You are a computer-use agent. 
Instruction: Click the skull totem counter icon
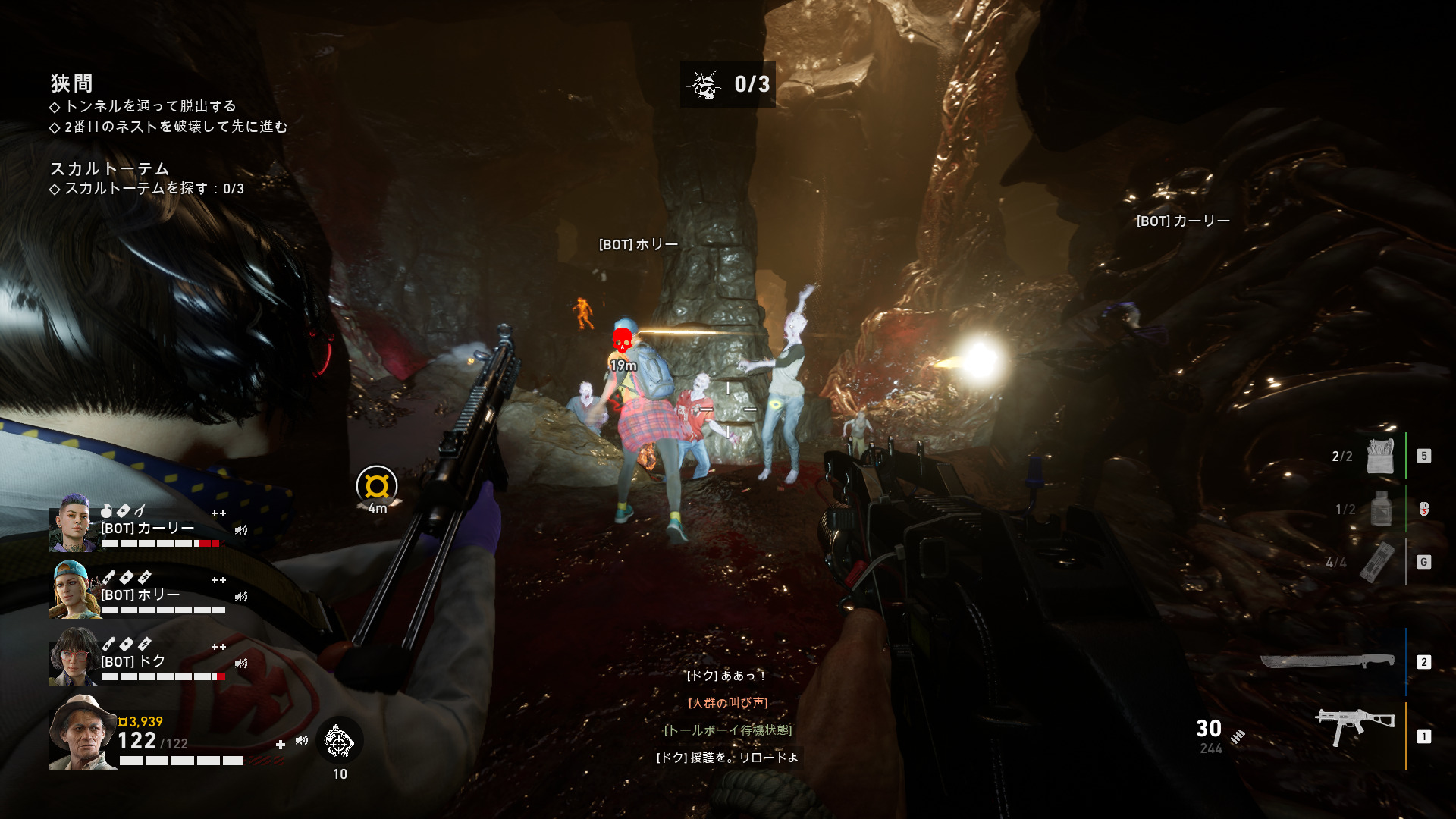click(x=704, y=84)
